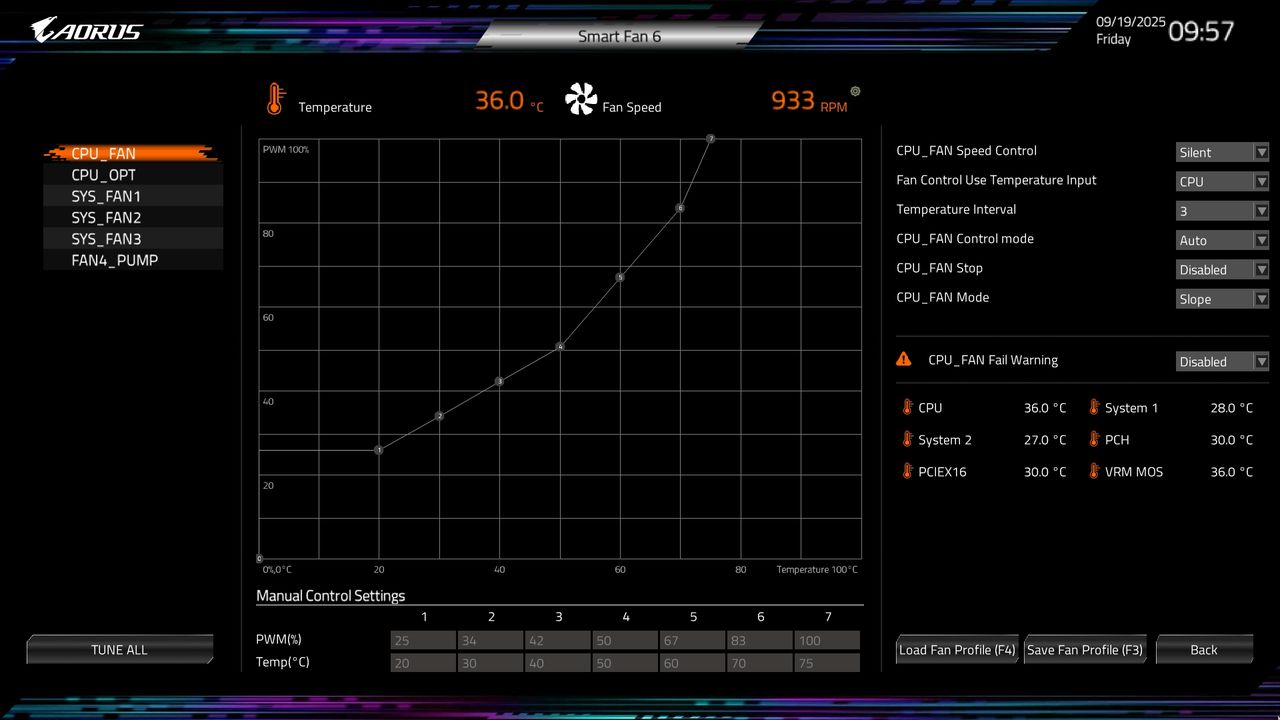1280x720 pixels.
Task: Click the CPU temperature sensor icon
Action: coord(908,408)
